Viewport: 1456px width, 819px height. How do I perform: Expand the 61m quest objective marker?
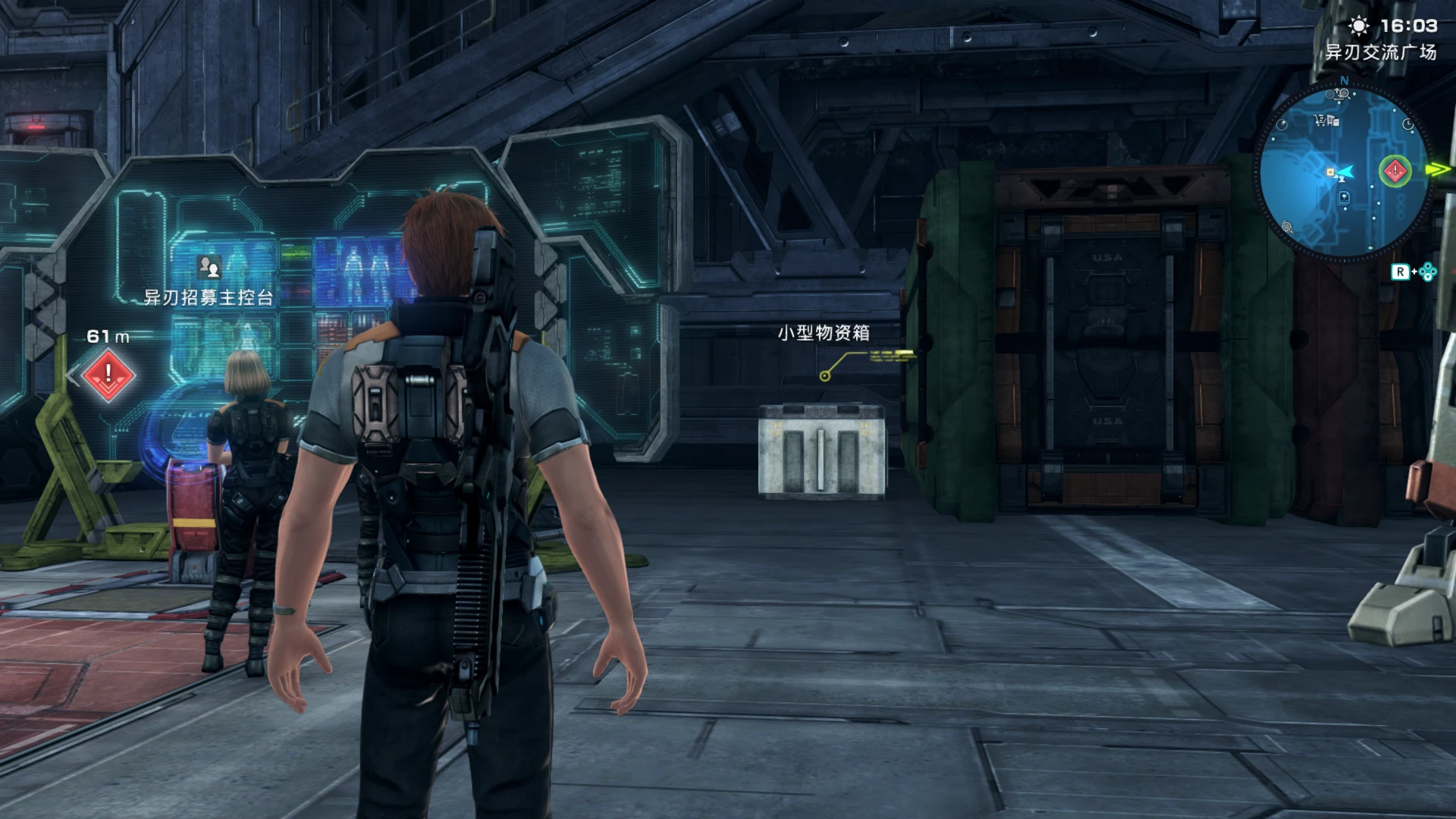pyautogui.click(x=108, y=335)
